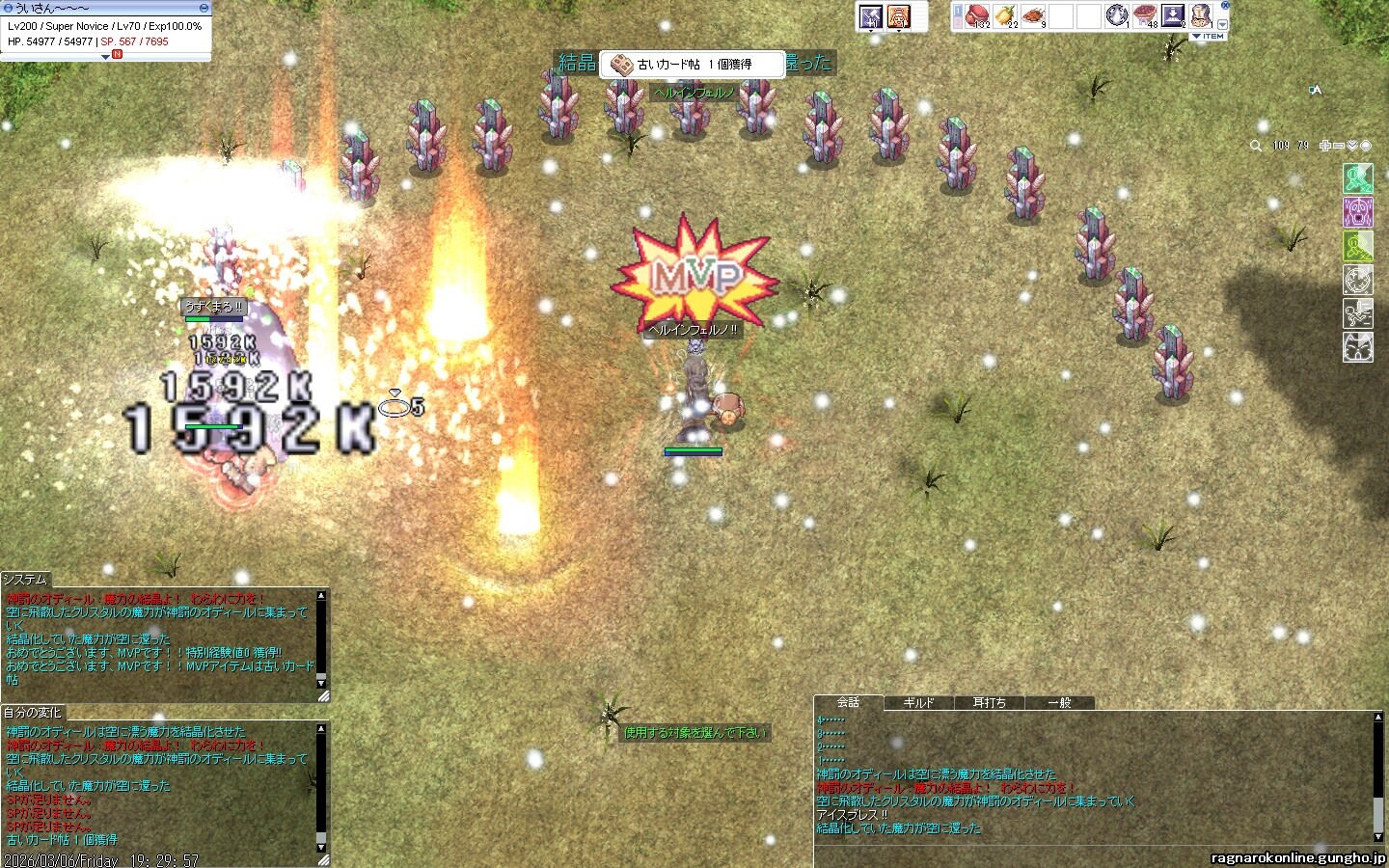The width and height of the screenshot is (1389, 868).
Task: Switch to the 会話 chat tab
Action: (849, 702)
